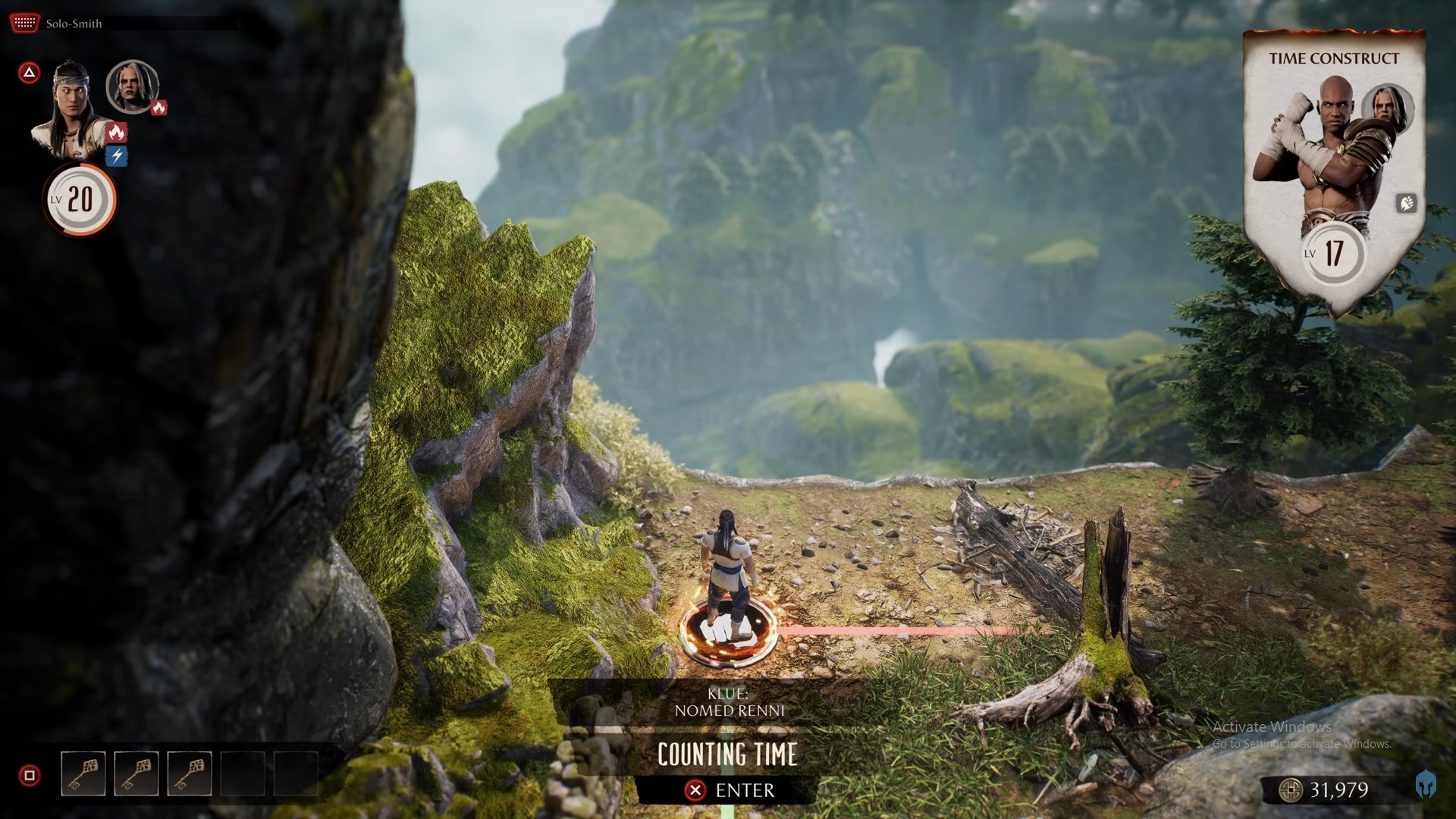
Task: Click the red keyboard input icon near Solo-Smith
Action: (24, 21)
